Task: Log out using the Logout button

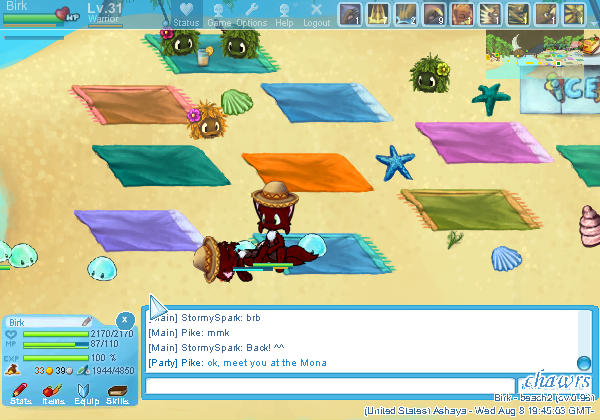Action: pyautogui.click(x=316, y=14)
